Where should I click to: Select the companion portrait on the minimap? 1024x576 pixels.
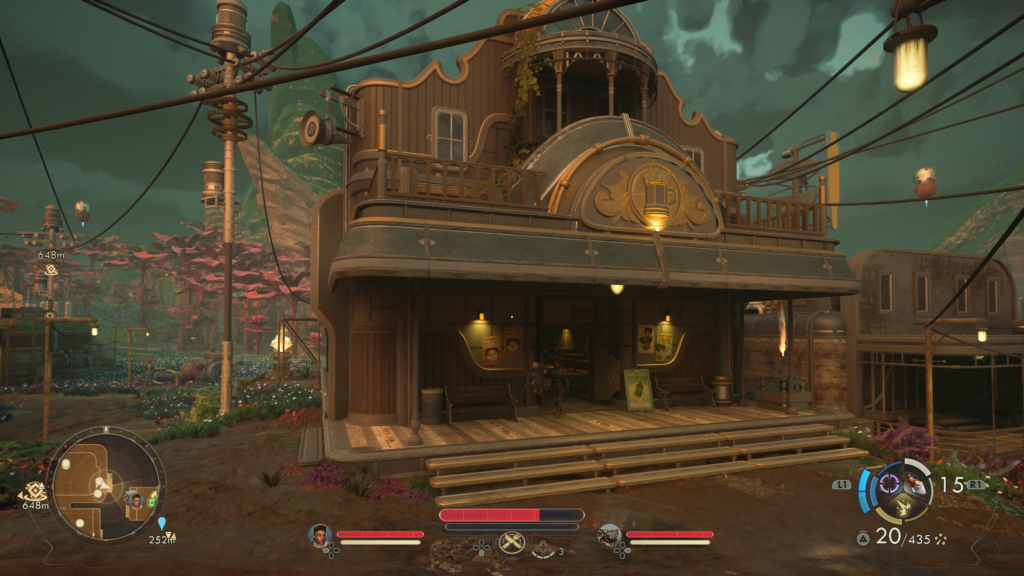tap(135, 500)
